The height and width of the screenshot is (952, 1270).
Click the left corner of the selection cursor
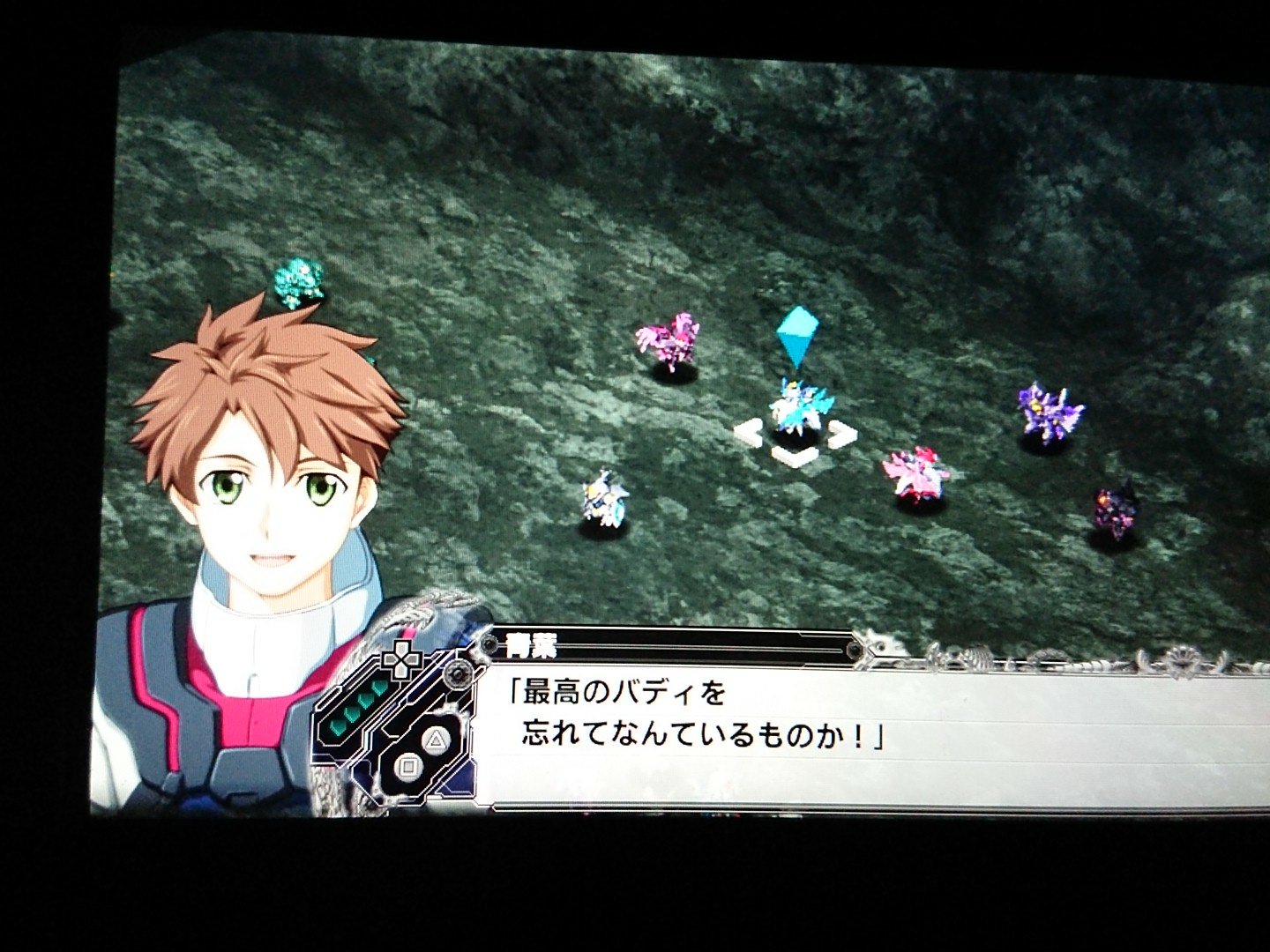(748, 433)
